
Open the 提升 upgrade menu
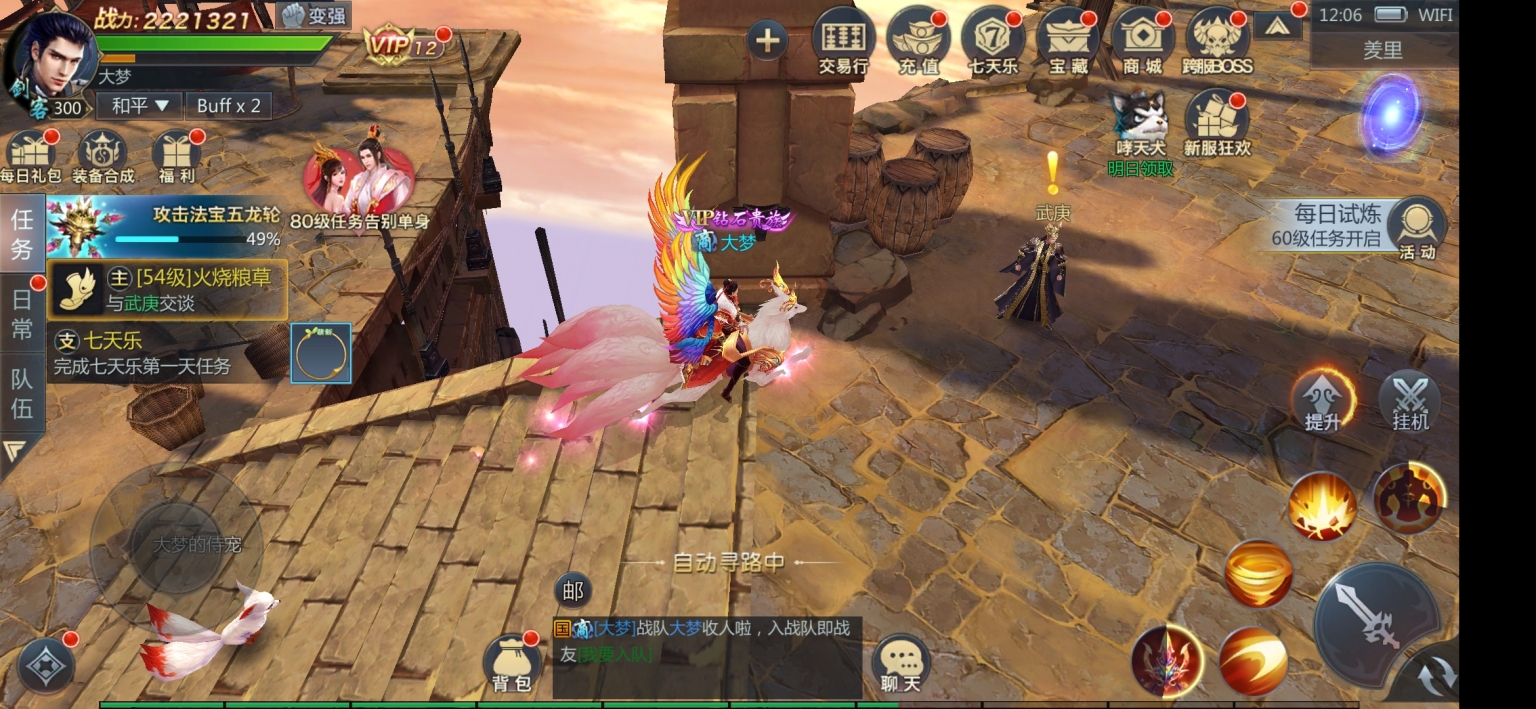coord(1322,400)
